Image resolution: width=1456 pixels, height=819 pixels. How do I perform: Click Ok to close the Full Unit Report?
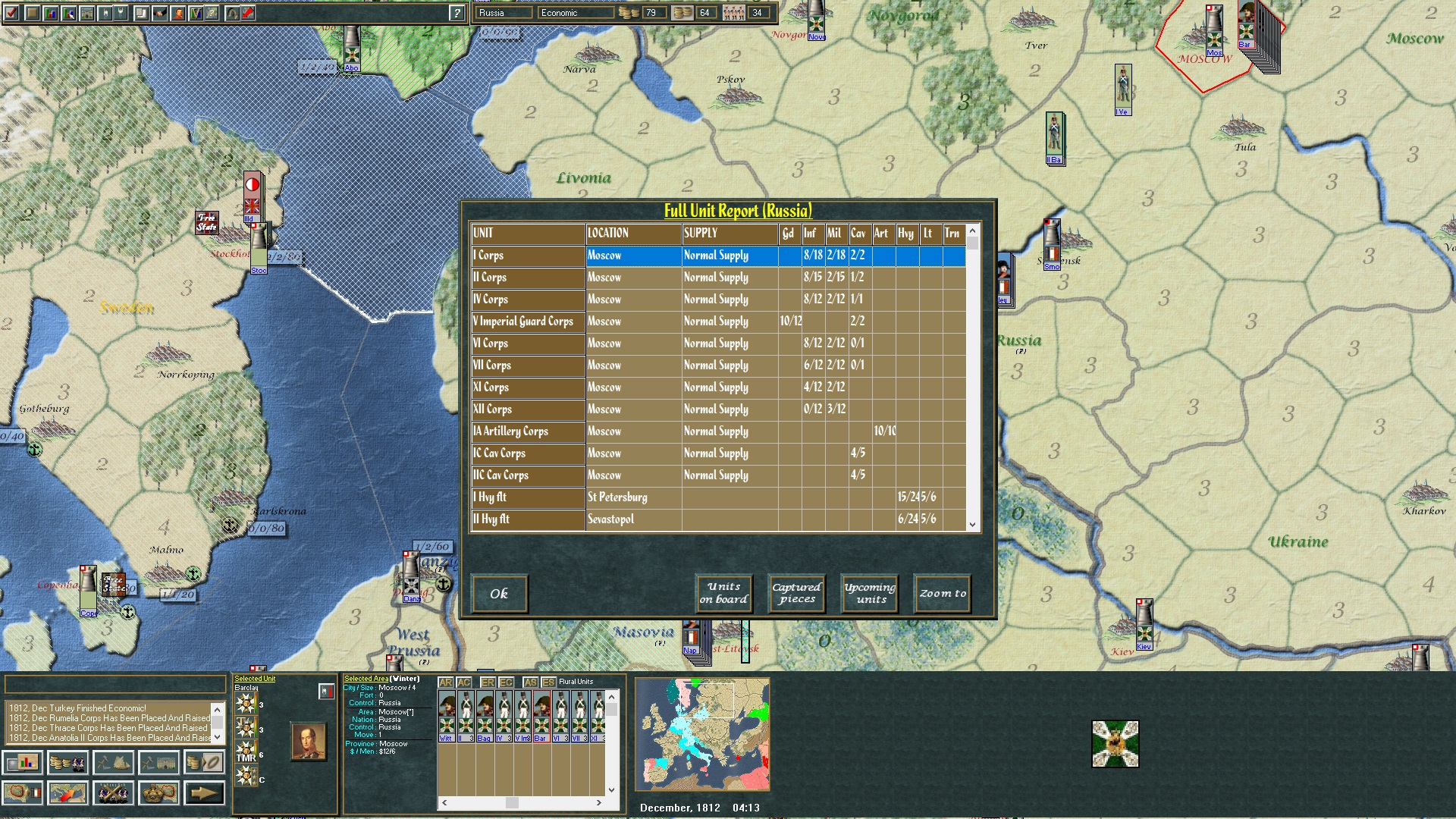coord(499,594)
